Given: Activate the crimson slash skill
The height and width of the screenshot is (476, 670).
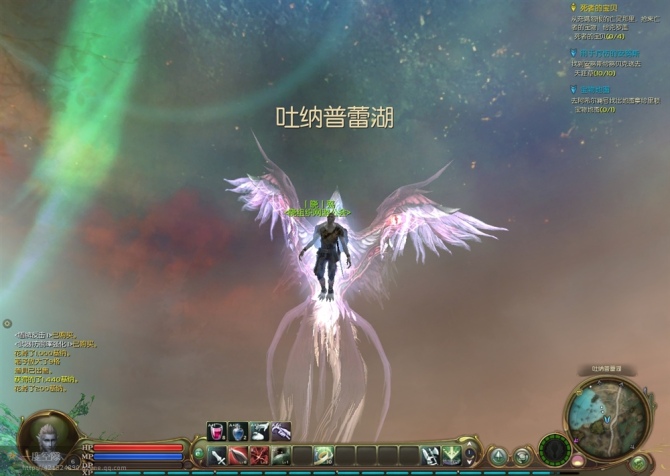Looking at the screenshot, I should tap(258, 456).
